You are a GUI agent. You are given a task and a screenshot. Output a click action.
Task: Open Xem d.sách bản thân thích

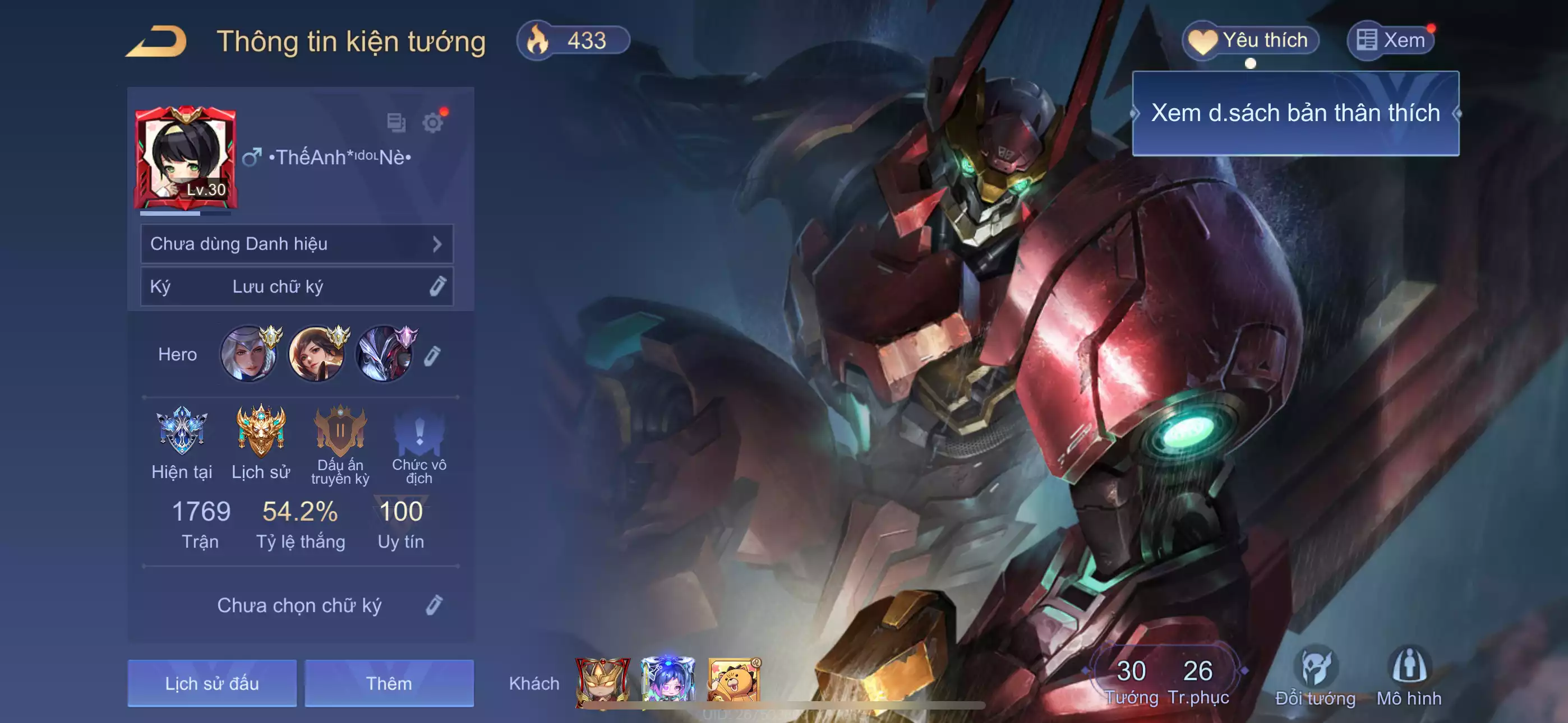[1295, 113]
